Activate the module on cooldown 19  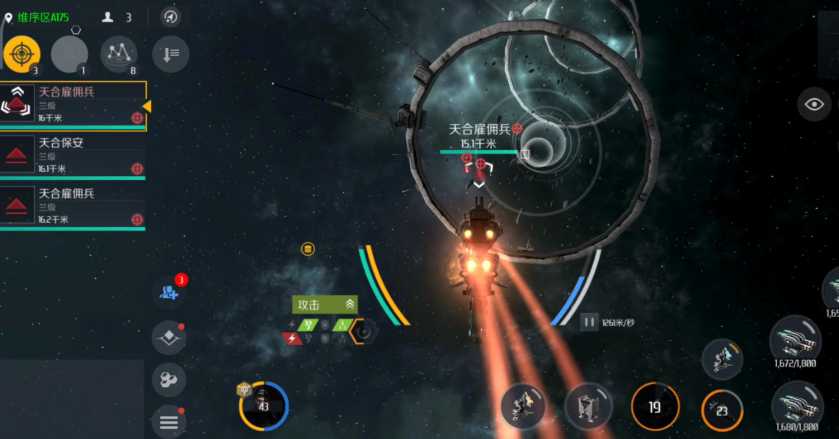click(x=655, y=407)
